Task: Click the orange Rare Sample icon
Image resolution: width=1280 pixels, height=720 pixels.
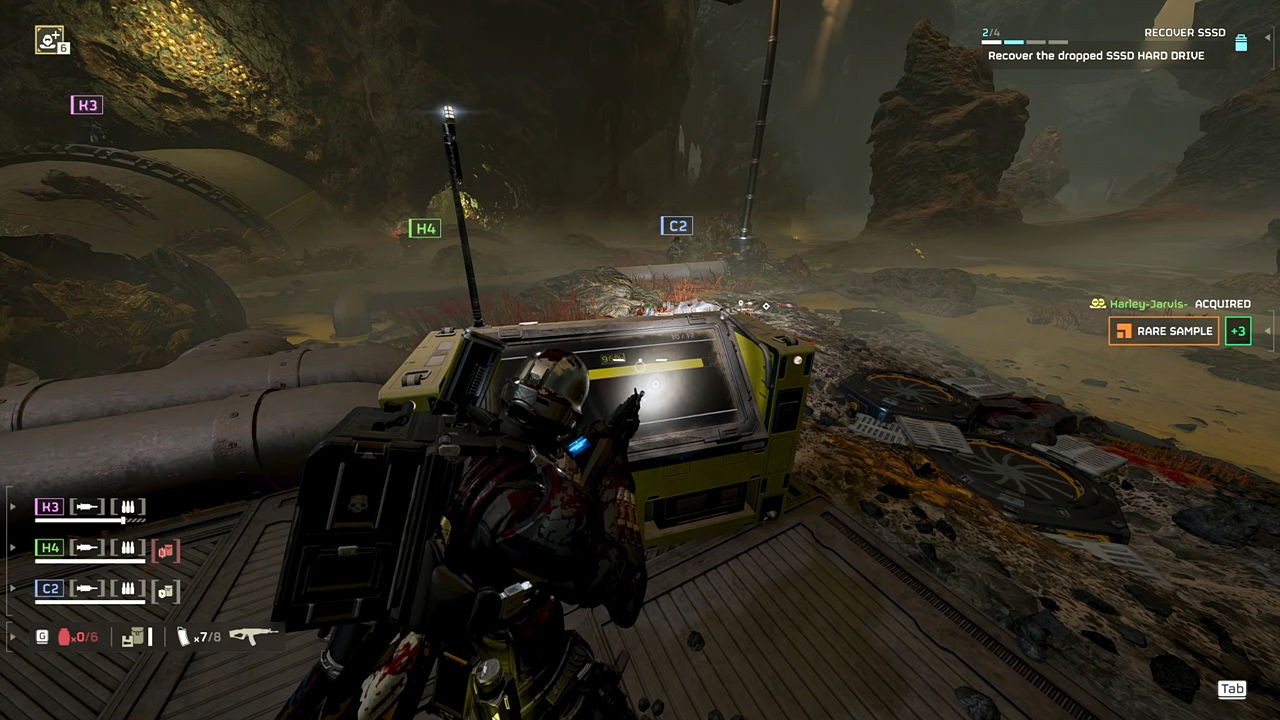Action: click(x=1124, y=331)
